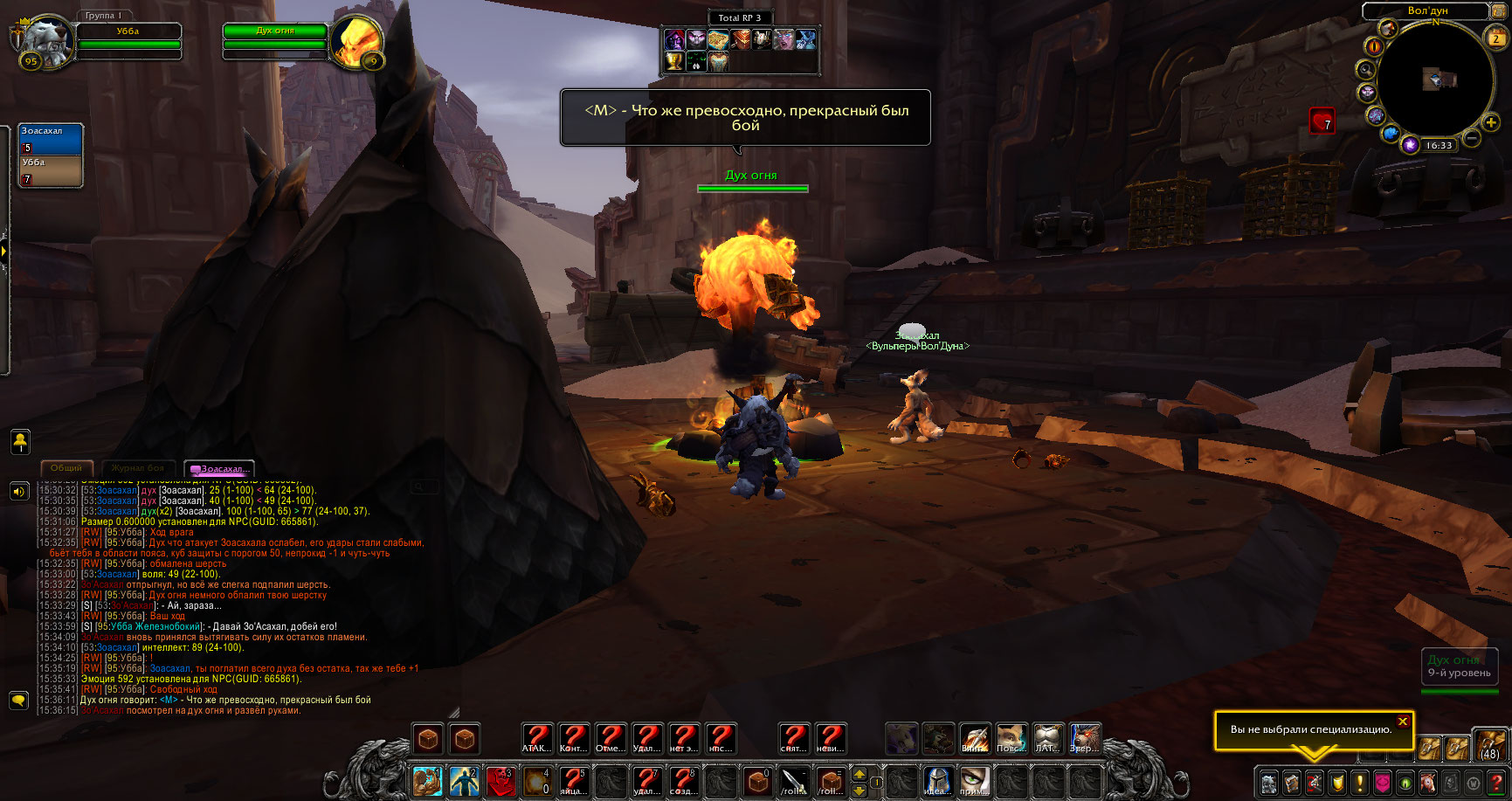Select Зоасахал in the party frame
This screenshot has height=801, width=1512.
tap(51, 140)
